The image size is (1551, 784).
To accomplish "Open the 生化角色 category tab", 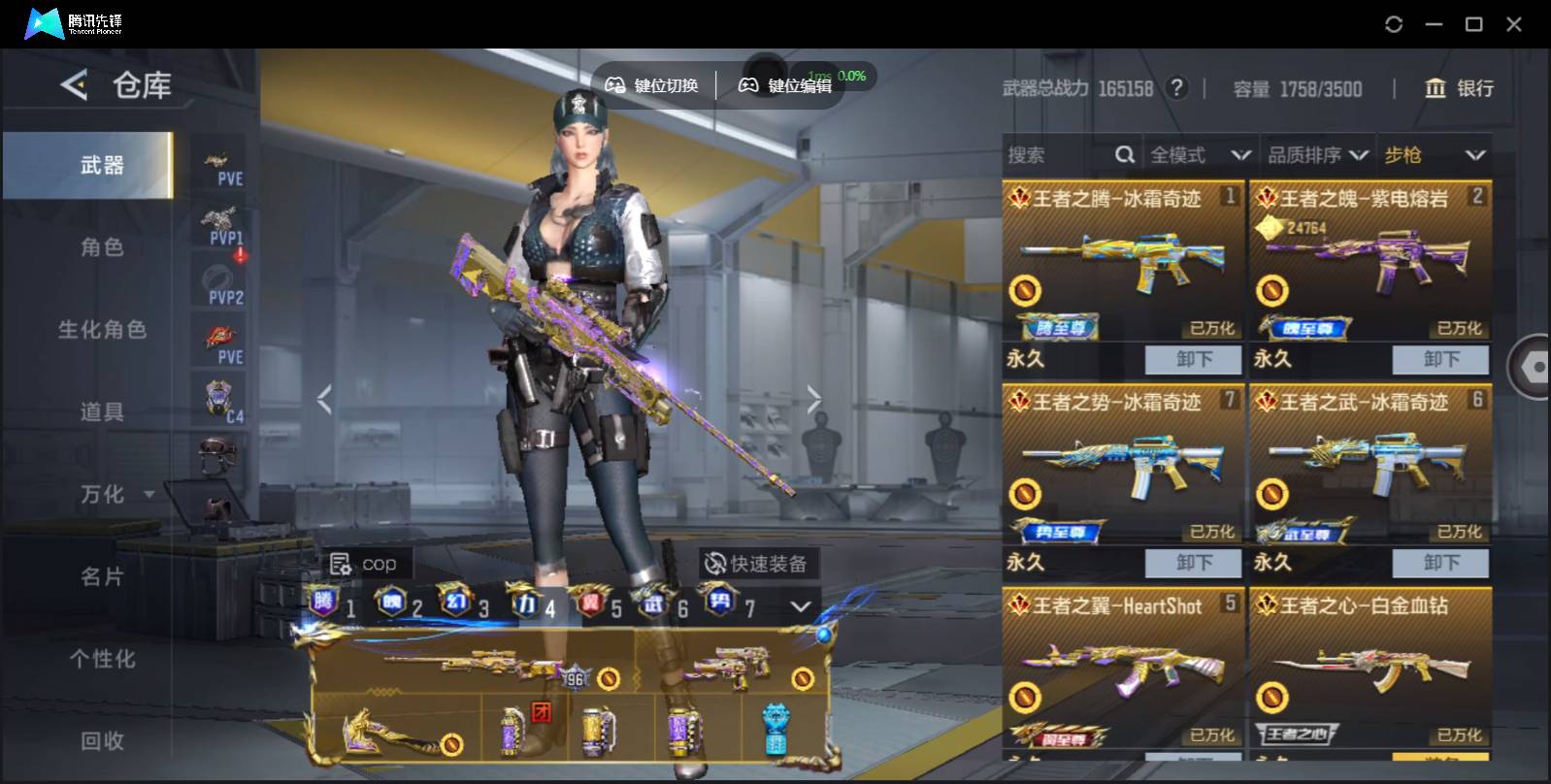I will [x=102, y=330].
